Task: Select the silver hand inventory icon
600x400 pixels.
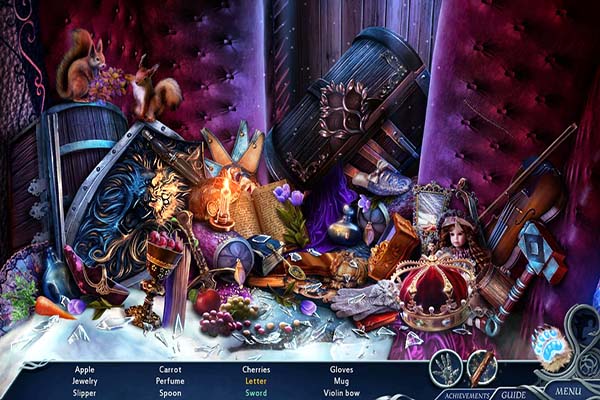Action: tap(446, 366)
